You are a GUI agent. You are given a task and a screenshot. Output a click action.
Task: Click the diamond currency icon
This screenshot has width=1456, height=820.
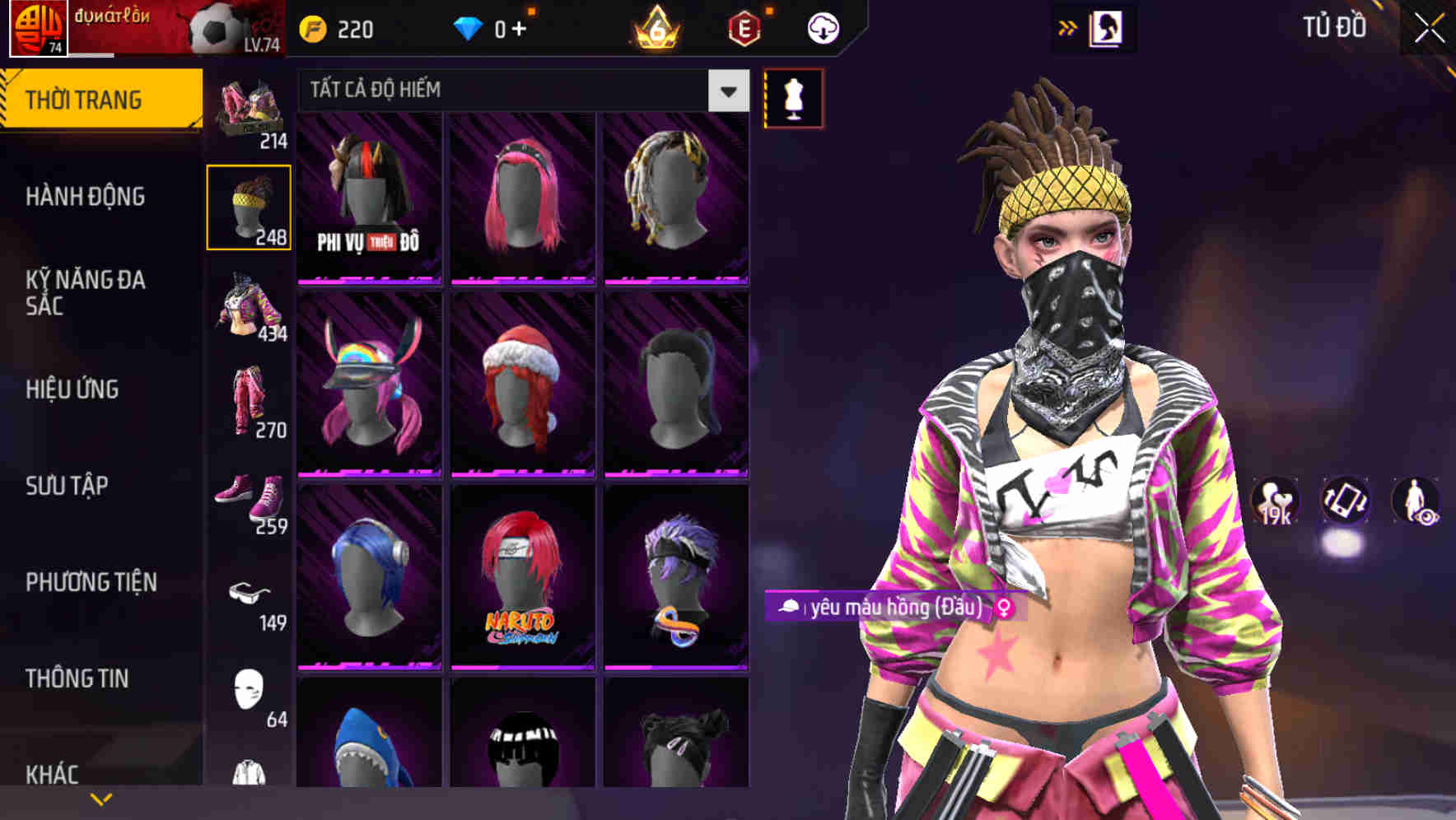[472, 27]
